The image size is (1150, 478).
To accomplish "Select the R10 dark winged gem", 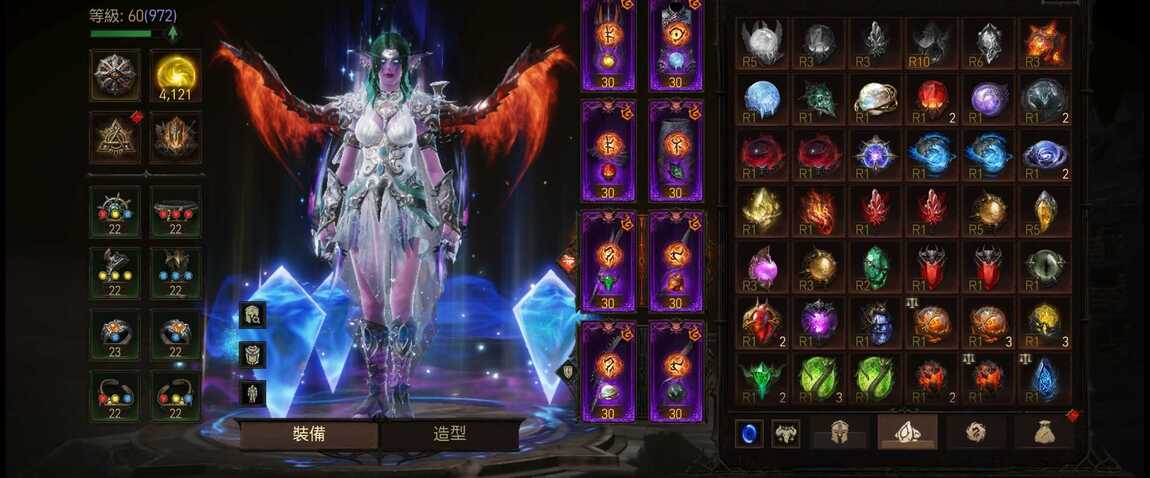I will point(932,43).
